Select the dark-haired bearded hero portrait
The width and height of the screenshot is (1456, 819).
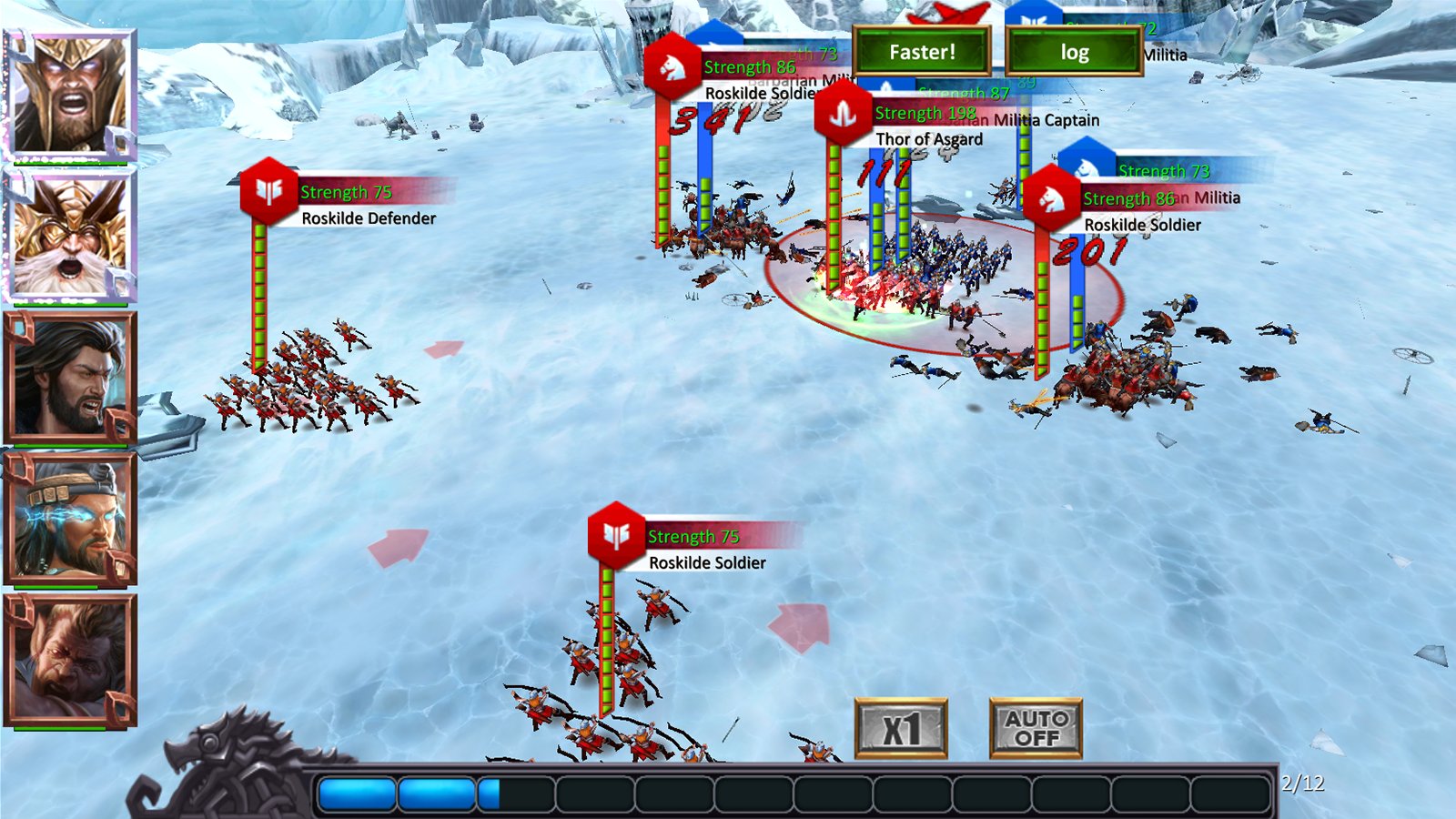click(71, 378)
